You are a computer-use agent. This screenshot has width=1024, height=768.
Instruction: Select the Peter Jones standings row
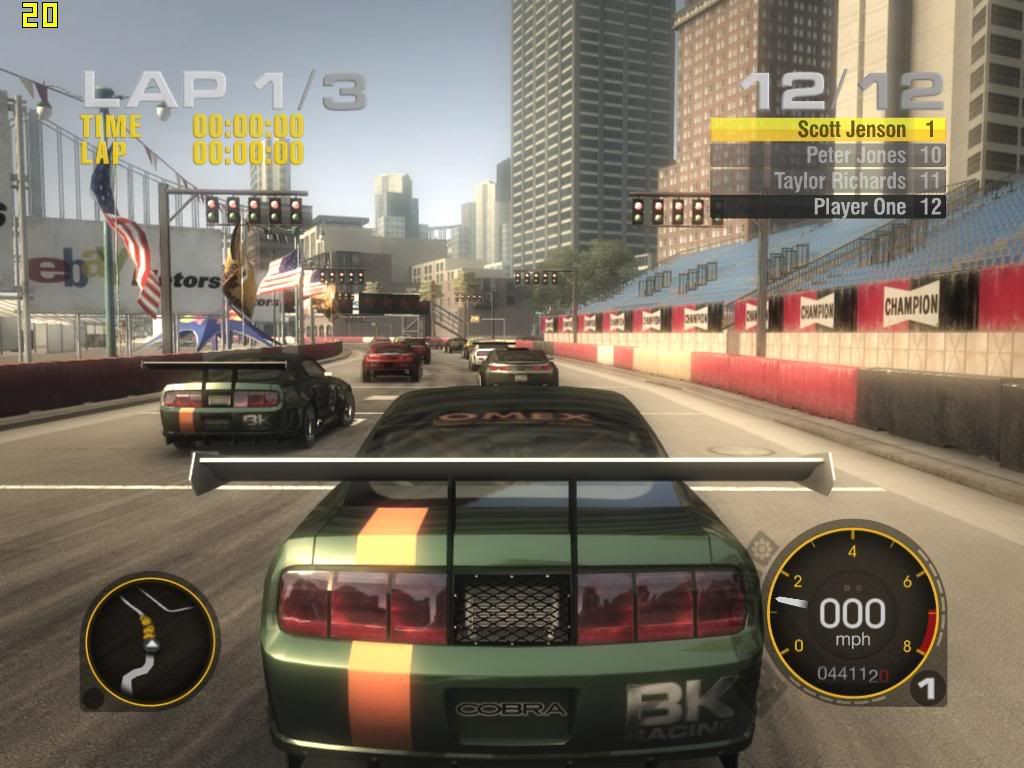(x=828, y=155)
